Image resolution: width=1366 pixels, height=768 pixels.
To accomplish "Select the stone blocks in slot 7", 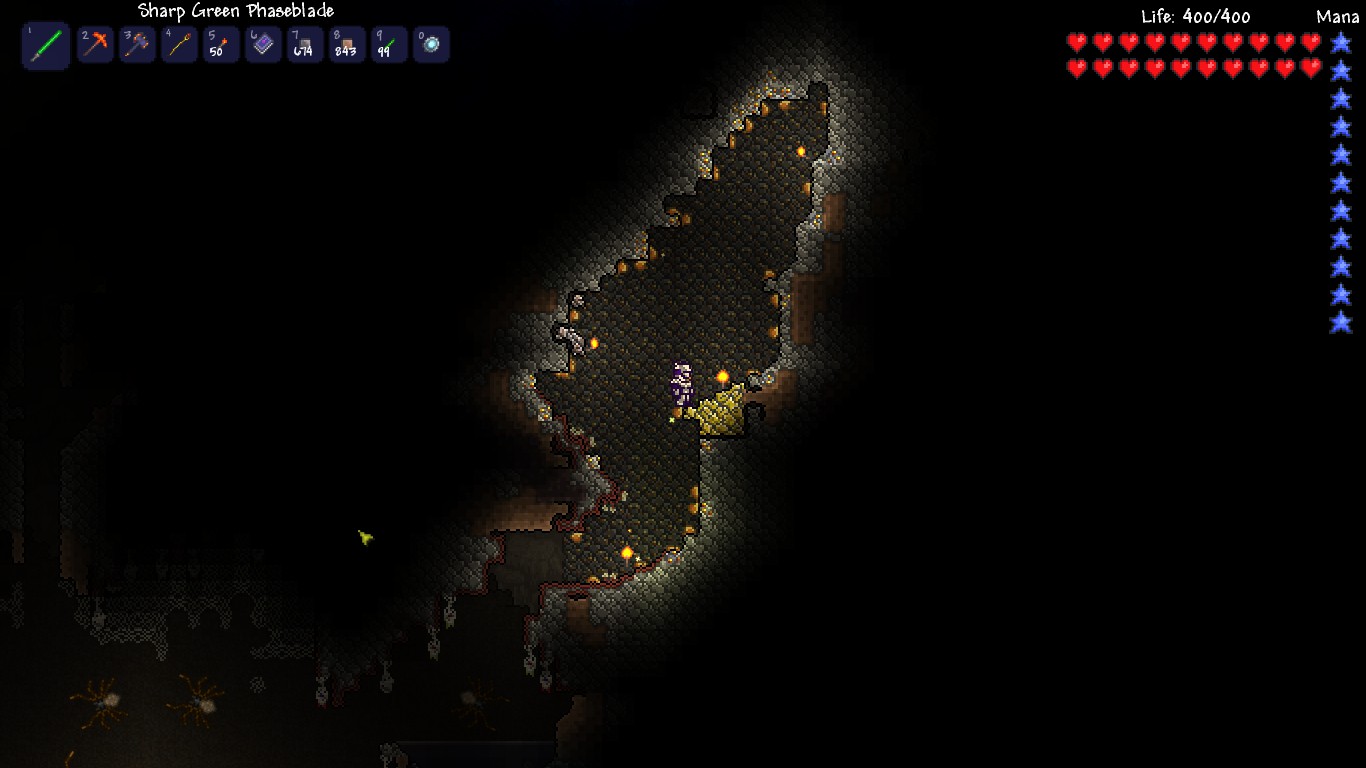I will pyautogui.click(x=304, y=44).
